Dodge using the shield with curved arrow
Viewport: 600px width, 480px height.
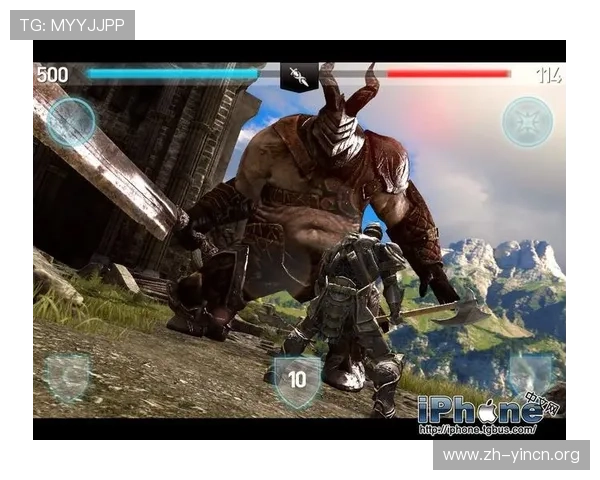[x=68, y=377]
